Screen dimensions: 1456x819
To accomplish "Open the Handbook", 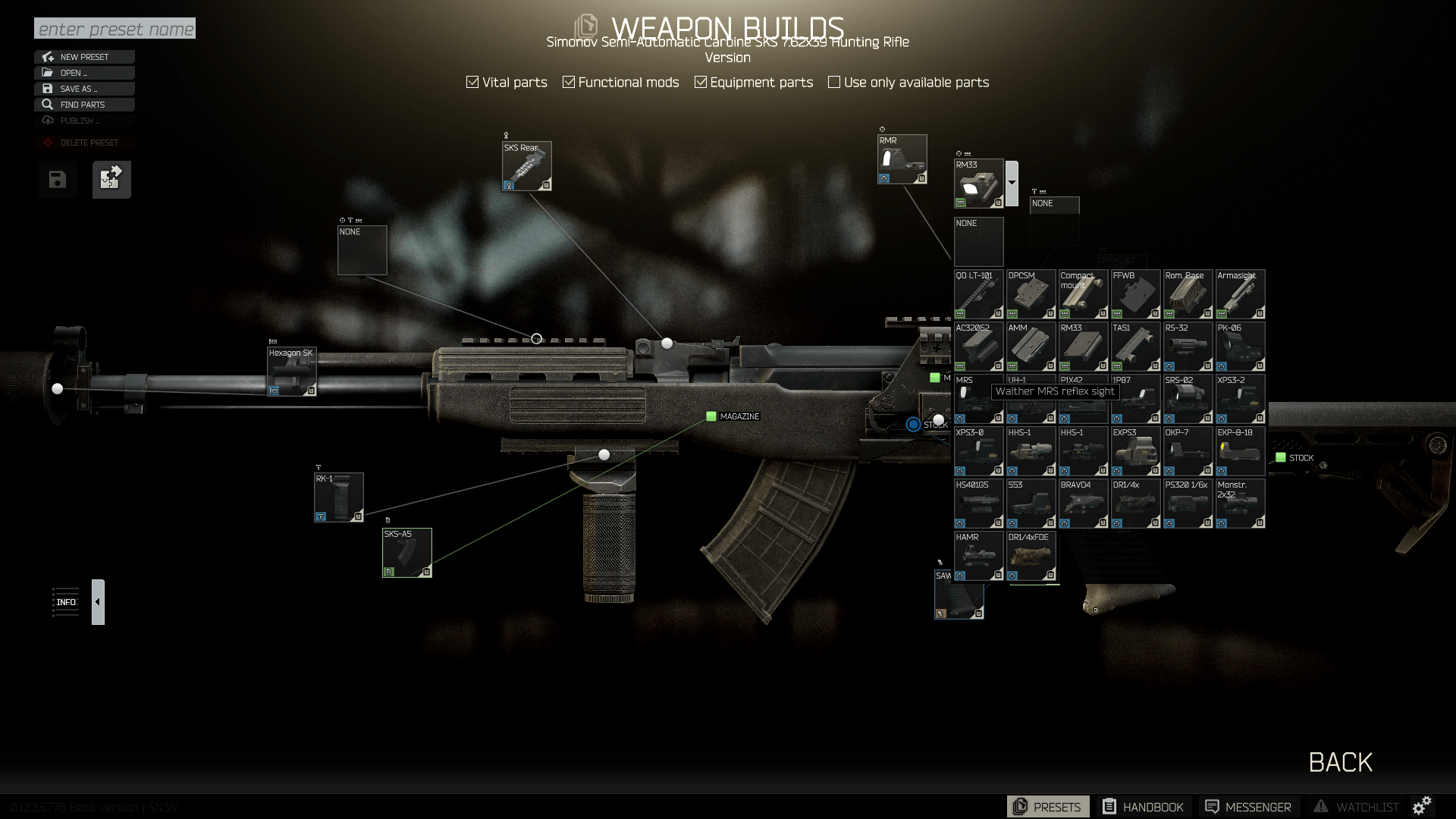I will click(1143, 807).
